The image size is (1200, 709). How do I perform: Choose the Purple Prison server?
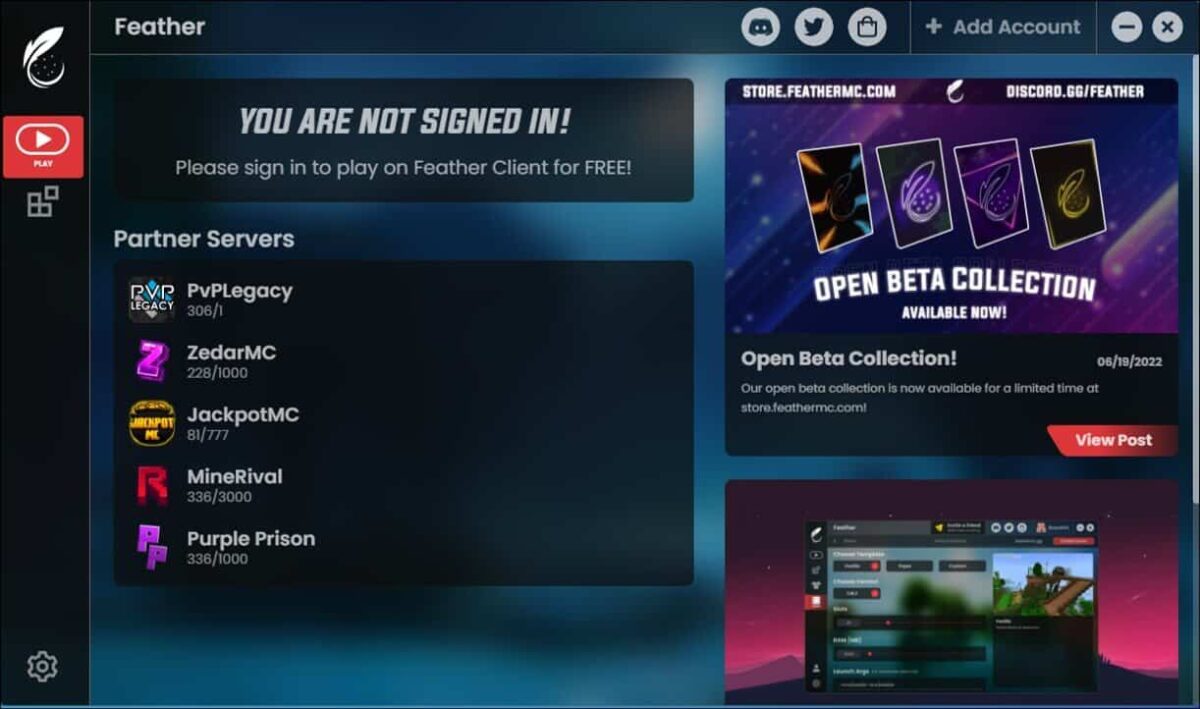pos(250,547)
